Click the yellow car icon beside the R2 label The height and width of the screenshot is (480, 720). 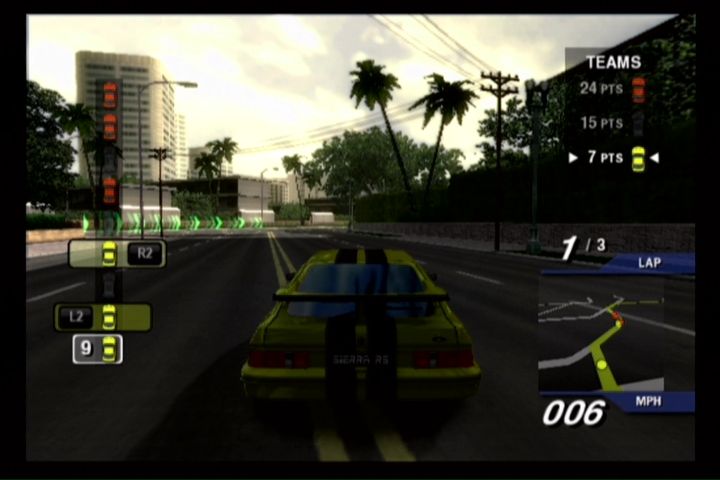tap(108, 253)
